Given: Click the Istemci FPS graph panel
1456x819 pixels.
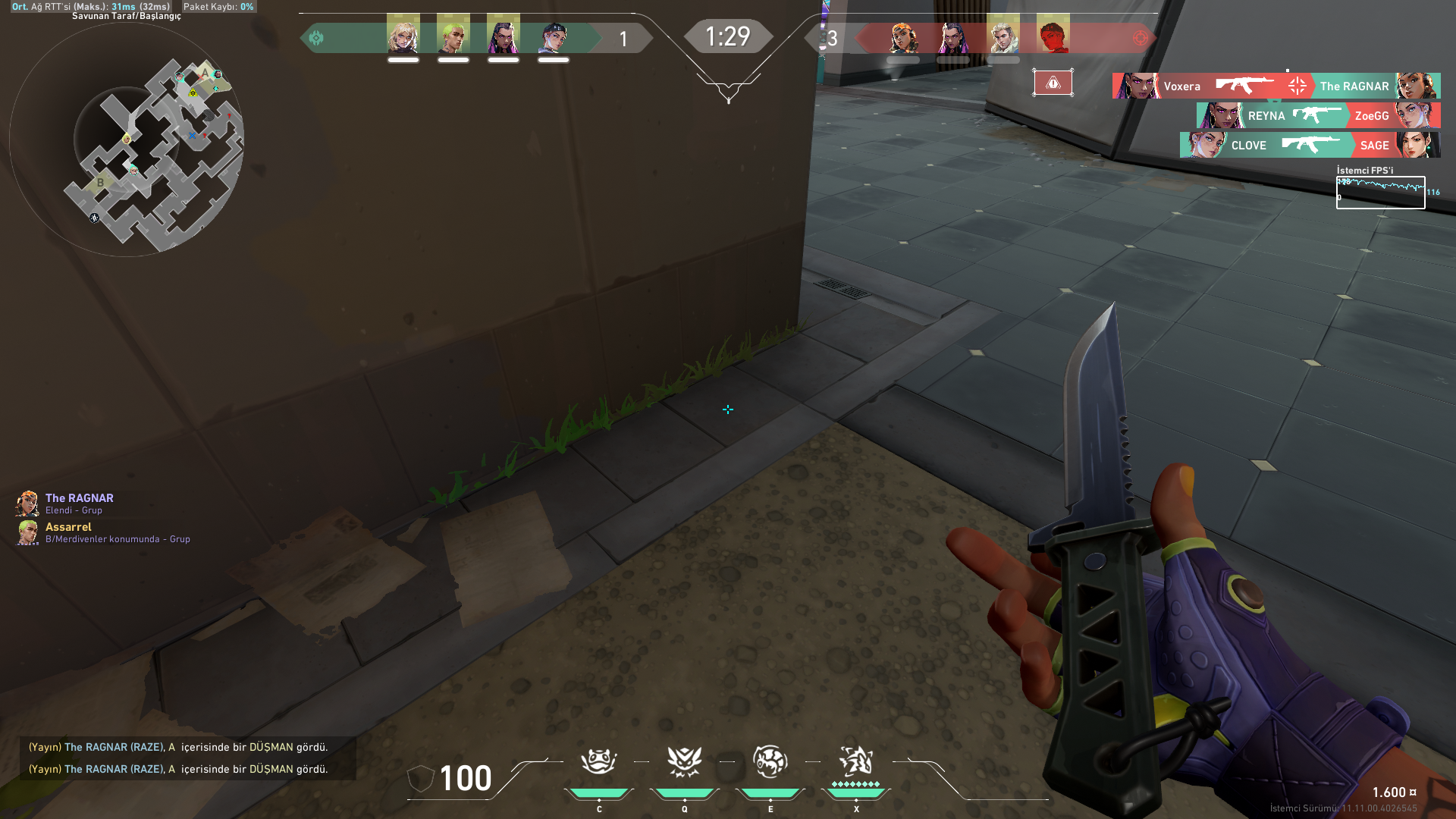Looking at the screenshot, I should (1380, 191).
